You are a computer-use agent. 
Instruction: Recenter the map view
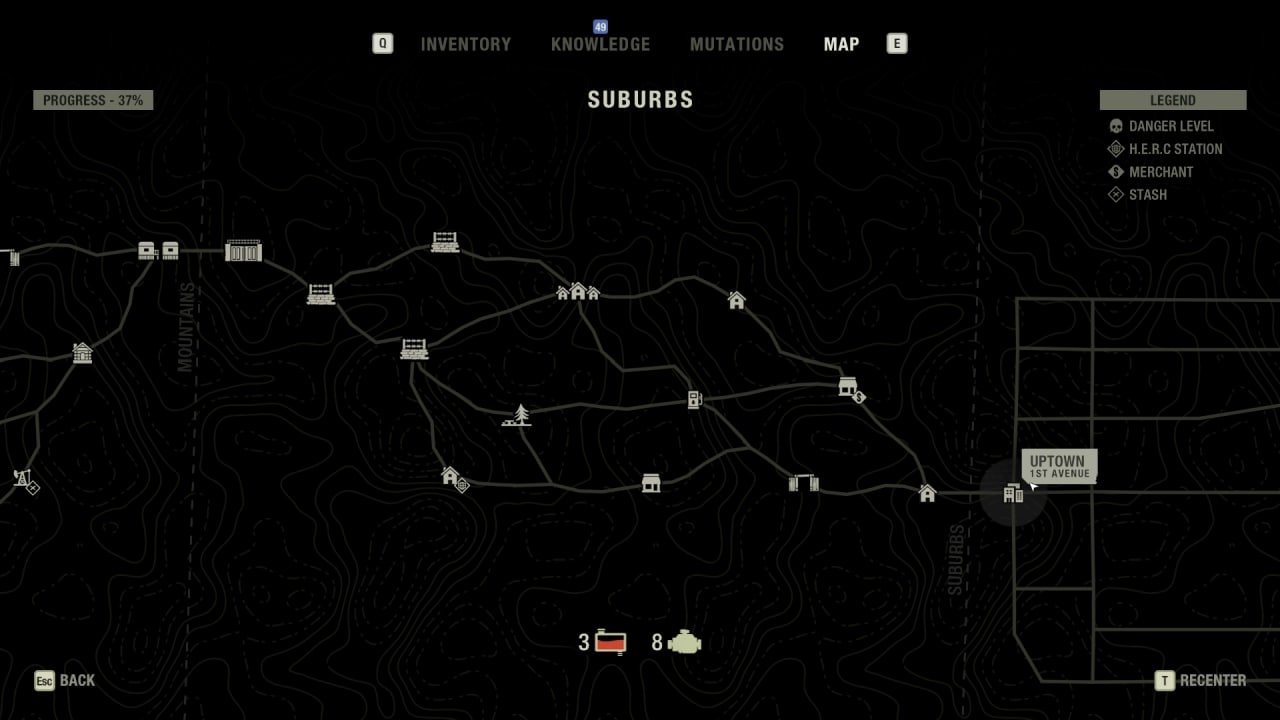(x=1201, y=680)
